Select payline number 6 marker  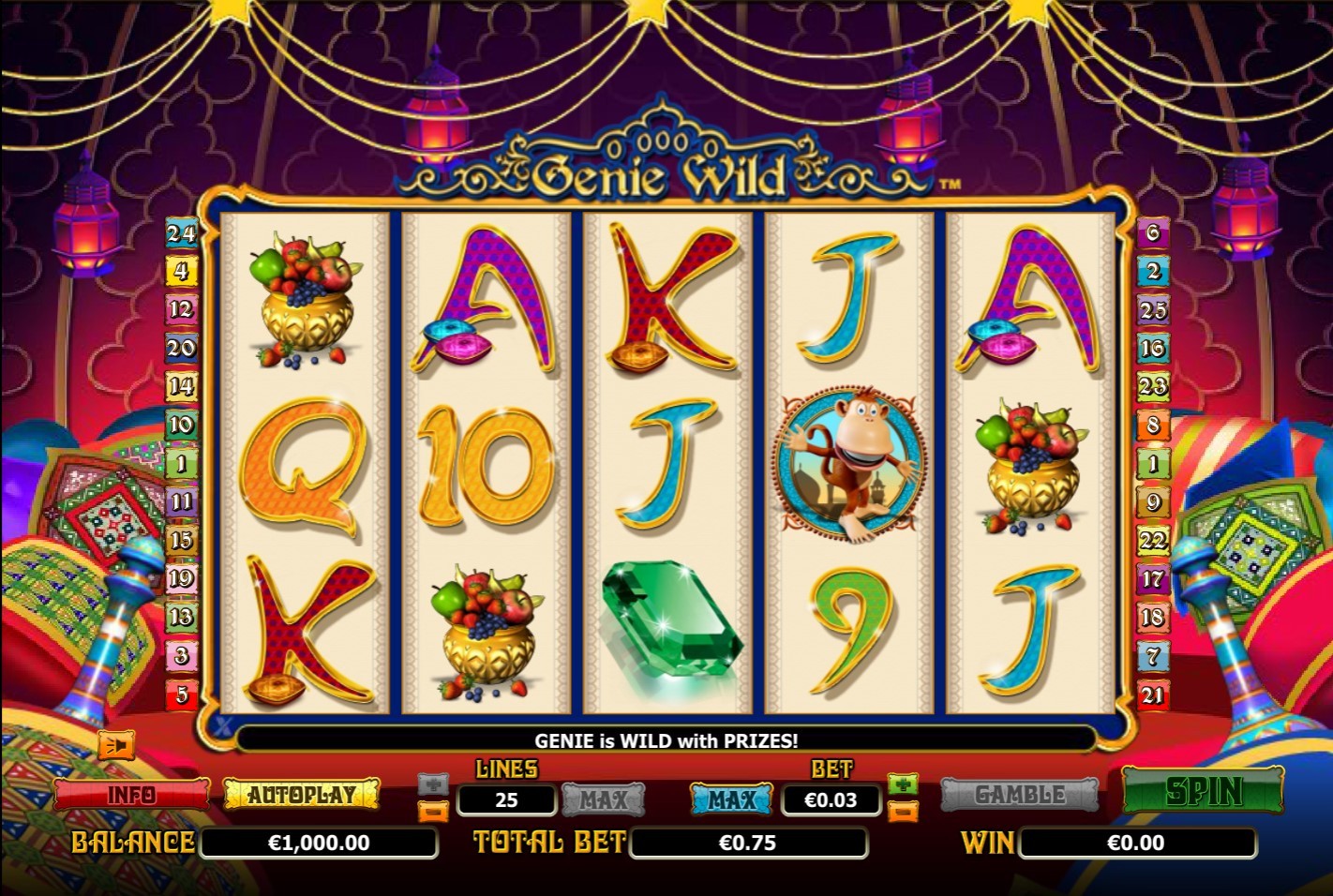coord(1153,231)
